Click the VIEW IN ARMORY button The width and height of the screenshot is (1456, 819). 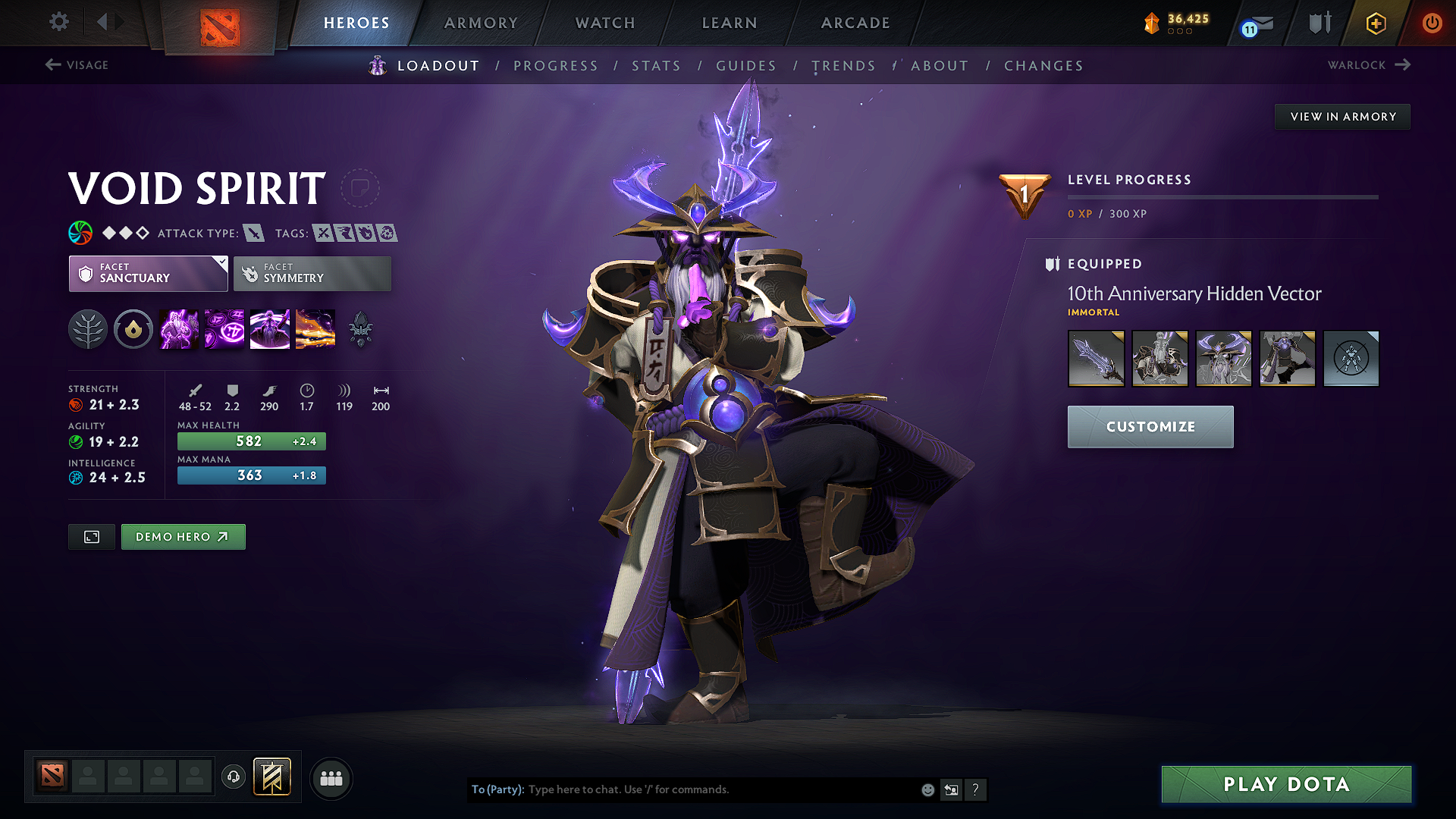point(1342,116)
